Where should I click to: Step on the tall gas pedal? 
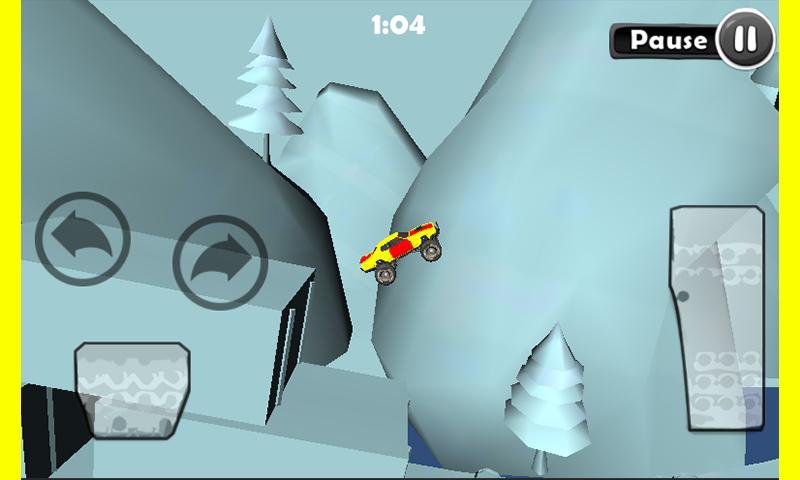click(717, 320)
